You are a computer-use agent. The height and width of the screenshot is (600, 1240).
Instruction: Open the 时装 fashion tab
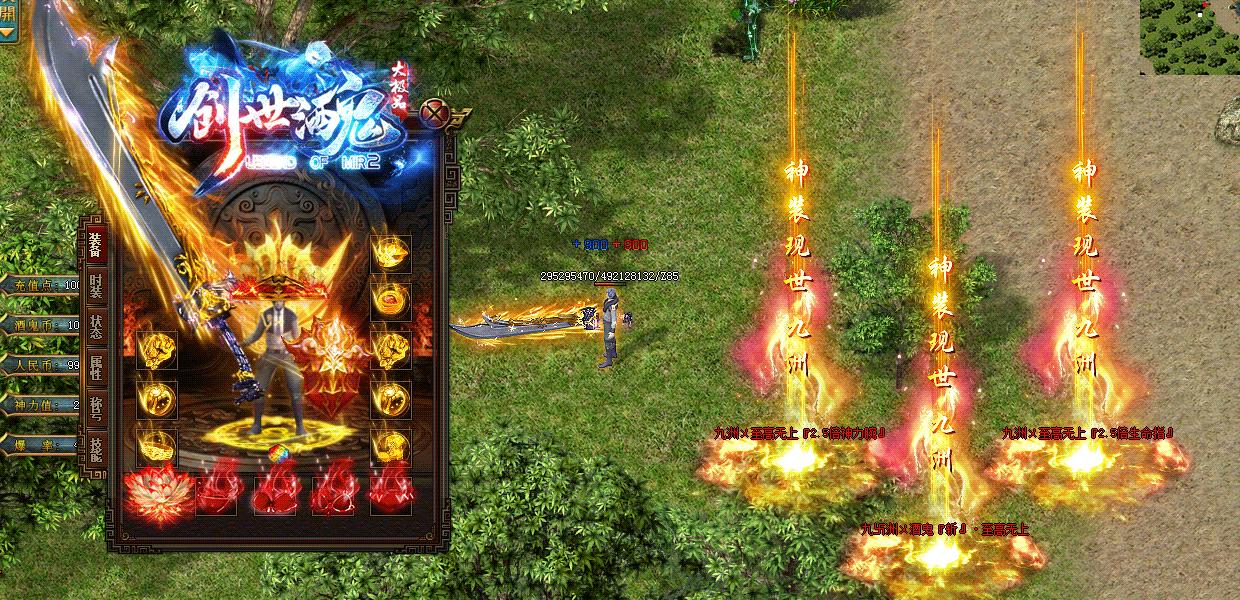pos(95,285)
